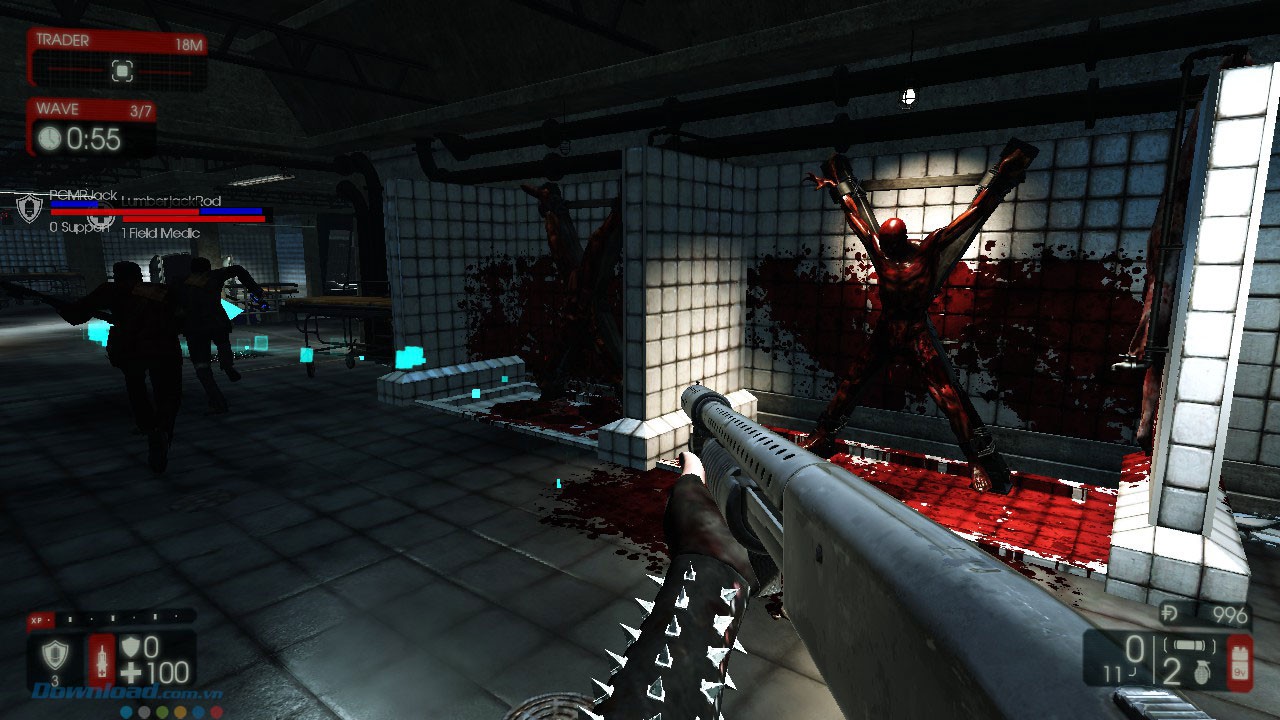Open the Download.com.vn watermark link
The width and height of the screenshot is (1280, 720).
(128, 692)
